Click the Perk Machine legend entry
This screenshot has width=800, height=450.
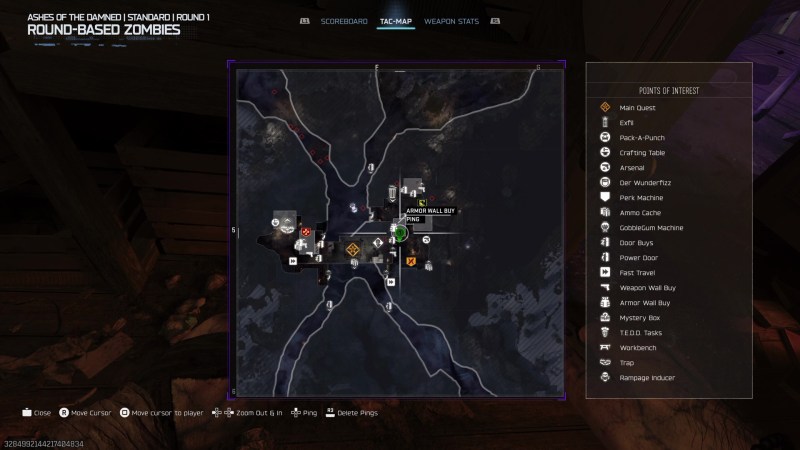(641, 197)
